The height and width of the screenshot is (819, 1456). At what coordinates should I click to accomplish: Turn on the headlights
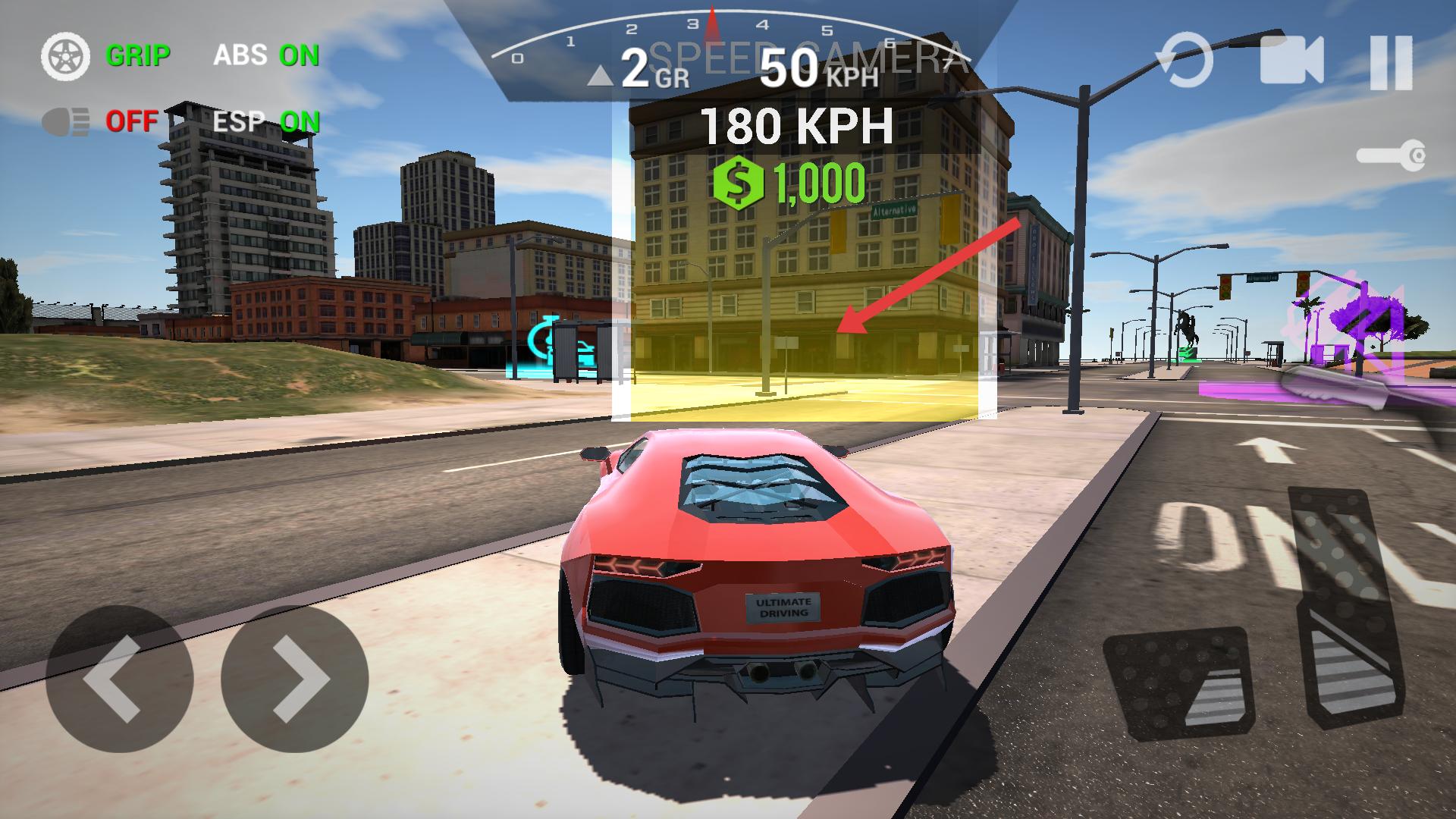(x=99, y=121)
